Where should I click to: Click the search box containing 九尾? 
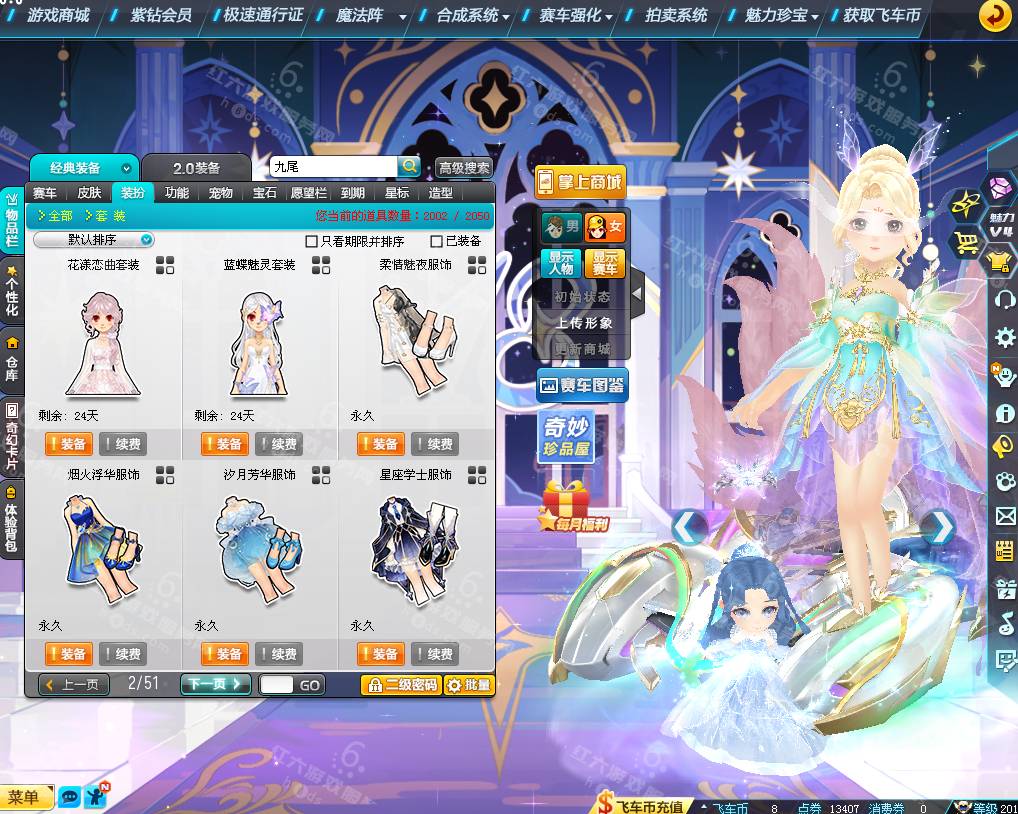pos(333,167)
